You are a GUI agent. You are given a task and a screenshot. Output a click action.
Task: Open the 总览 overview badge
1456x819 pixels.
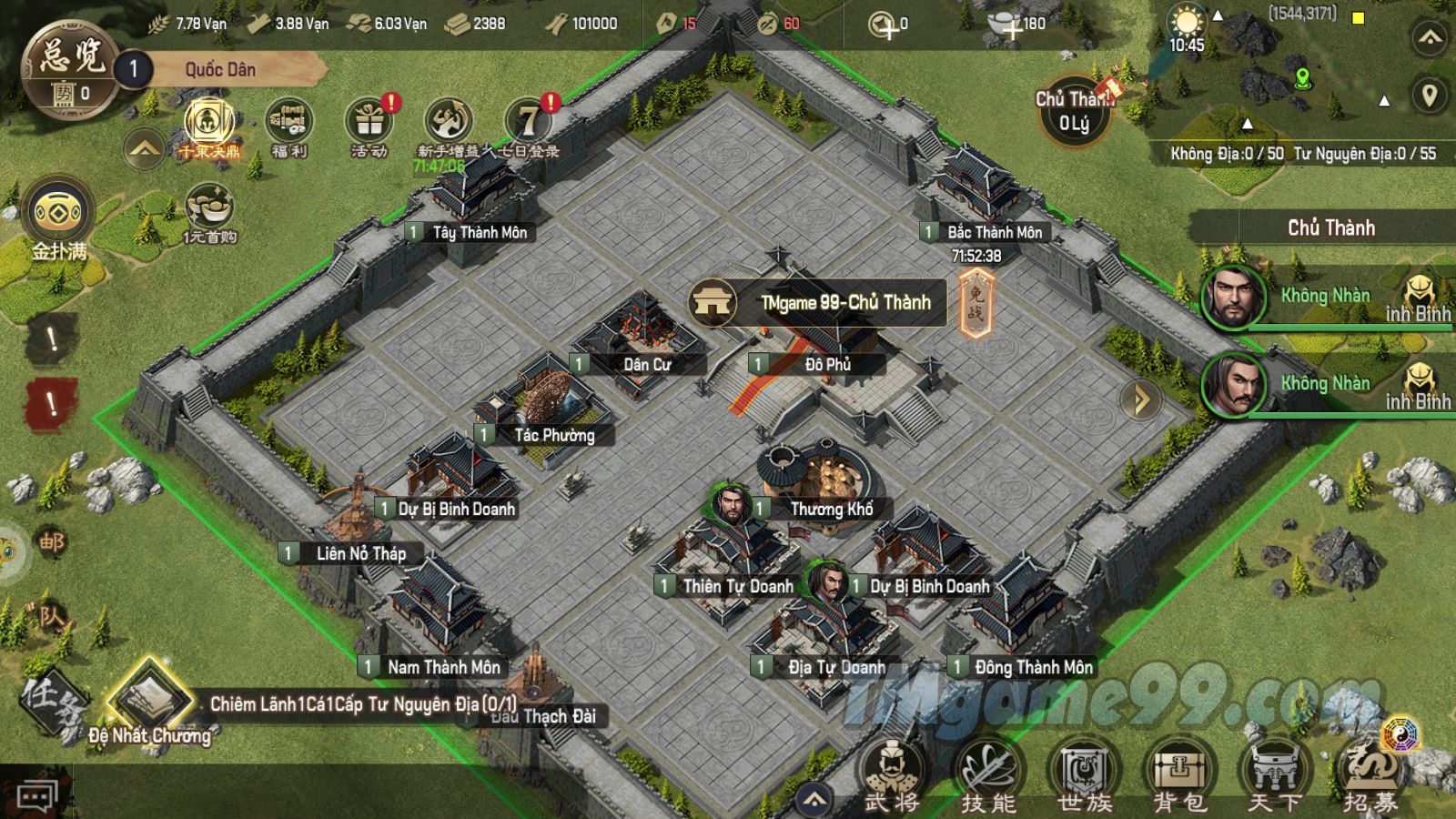coord(69,70)
